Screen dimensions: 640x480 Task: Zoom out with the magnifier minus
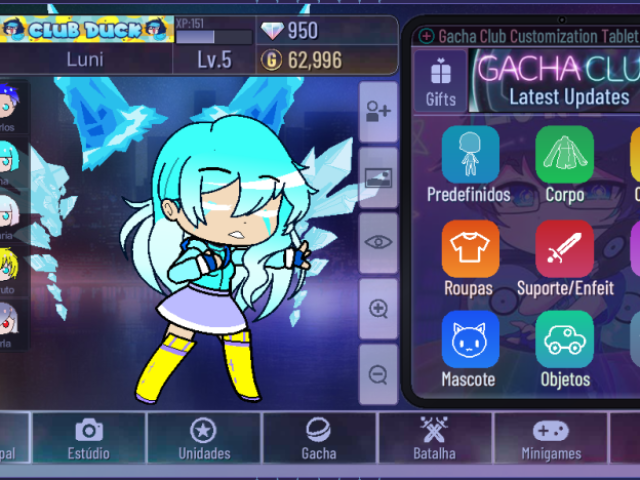coord(378,375)
